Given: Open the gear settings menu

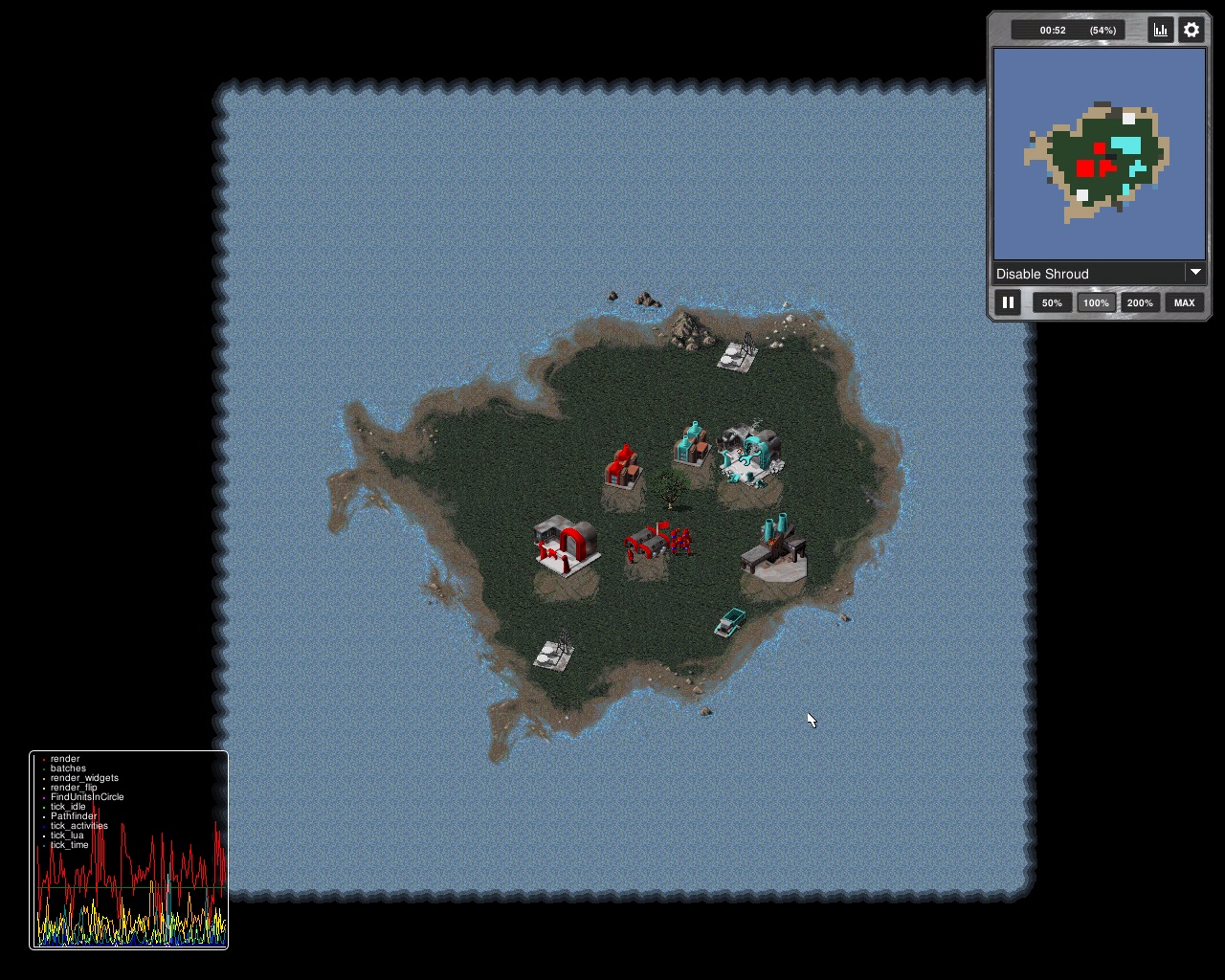Looking at the screenshot, I should 1192,30.
